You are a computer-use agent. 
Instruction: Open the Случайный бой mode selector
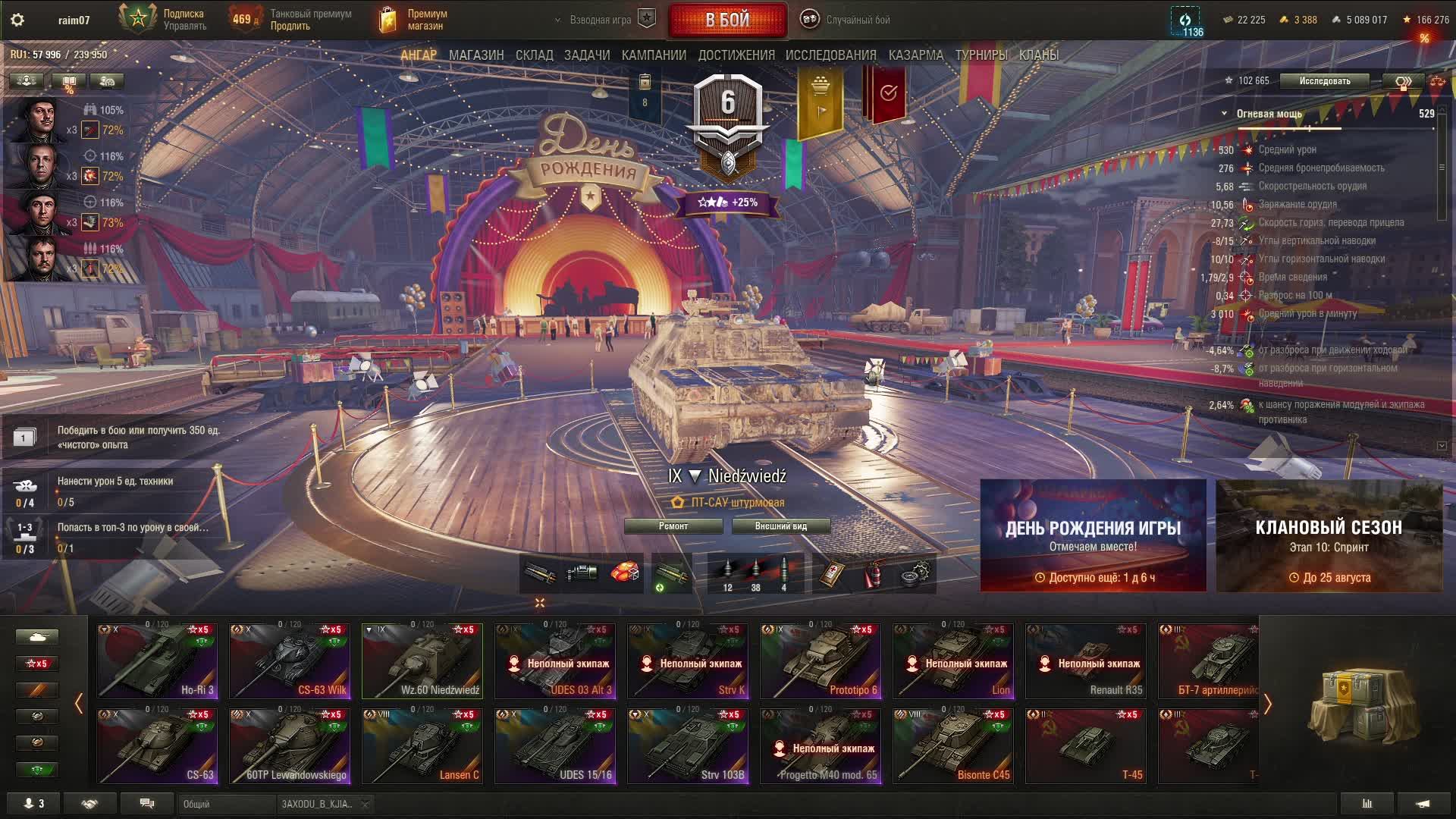[x=846, y=20]
